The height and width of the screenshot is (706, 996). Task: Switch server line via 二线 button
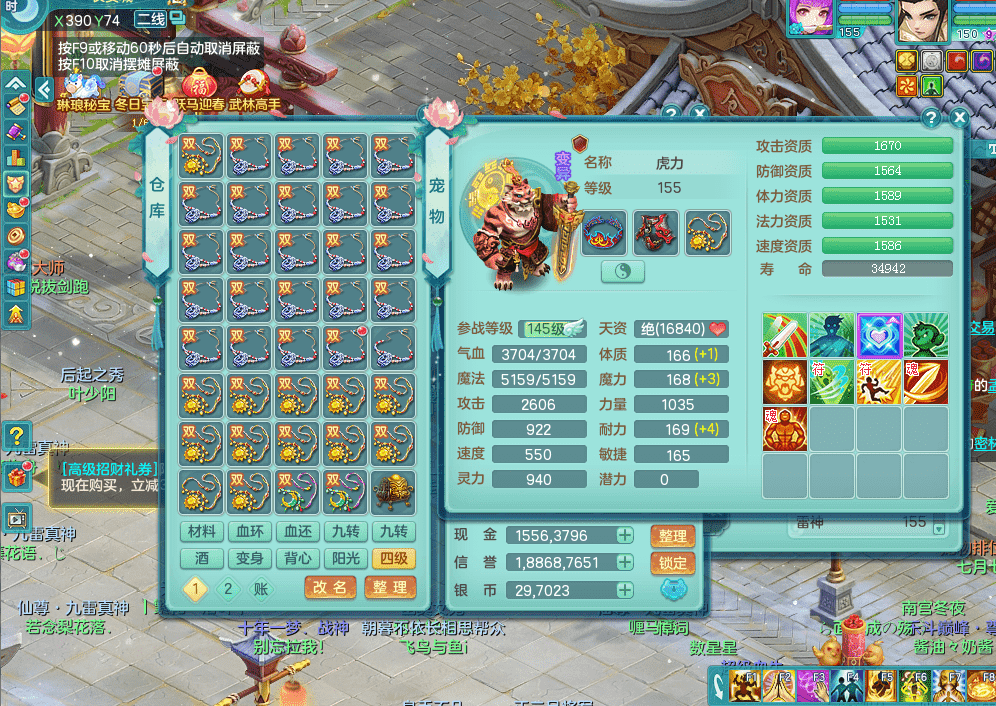pos(151,20)
